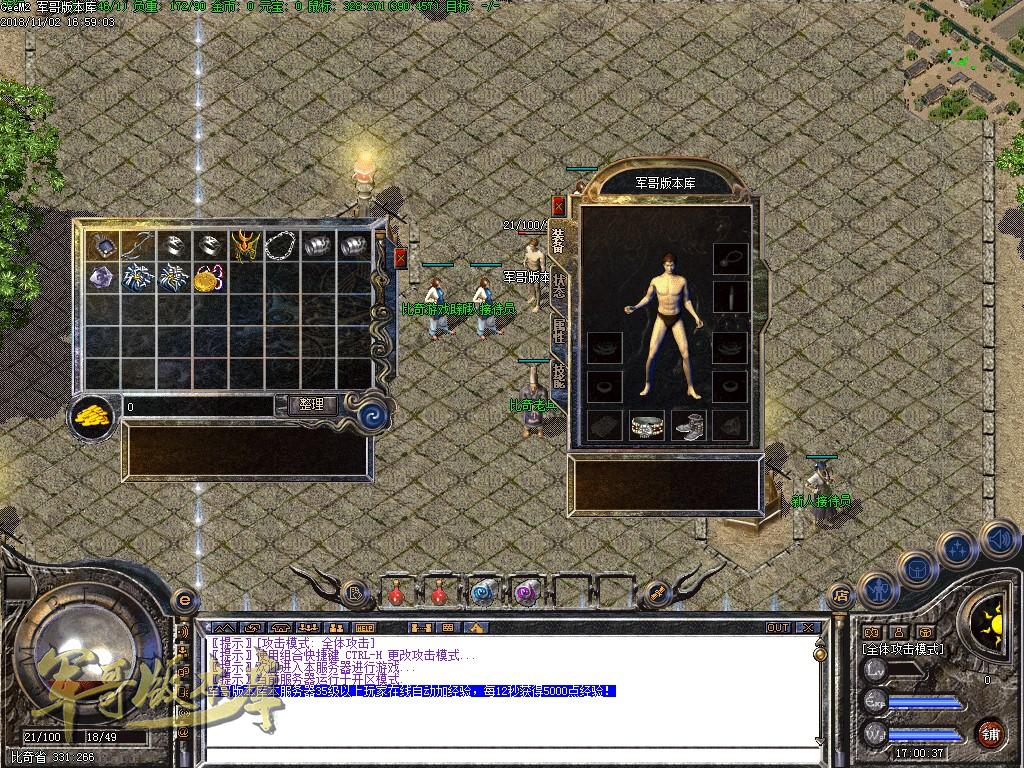Select the equipped jeweled belt slot
1024x768 pixels.
pos(647,425)
